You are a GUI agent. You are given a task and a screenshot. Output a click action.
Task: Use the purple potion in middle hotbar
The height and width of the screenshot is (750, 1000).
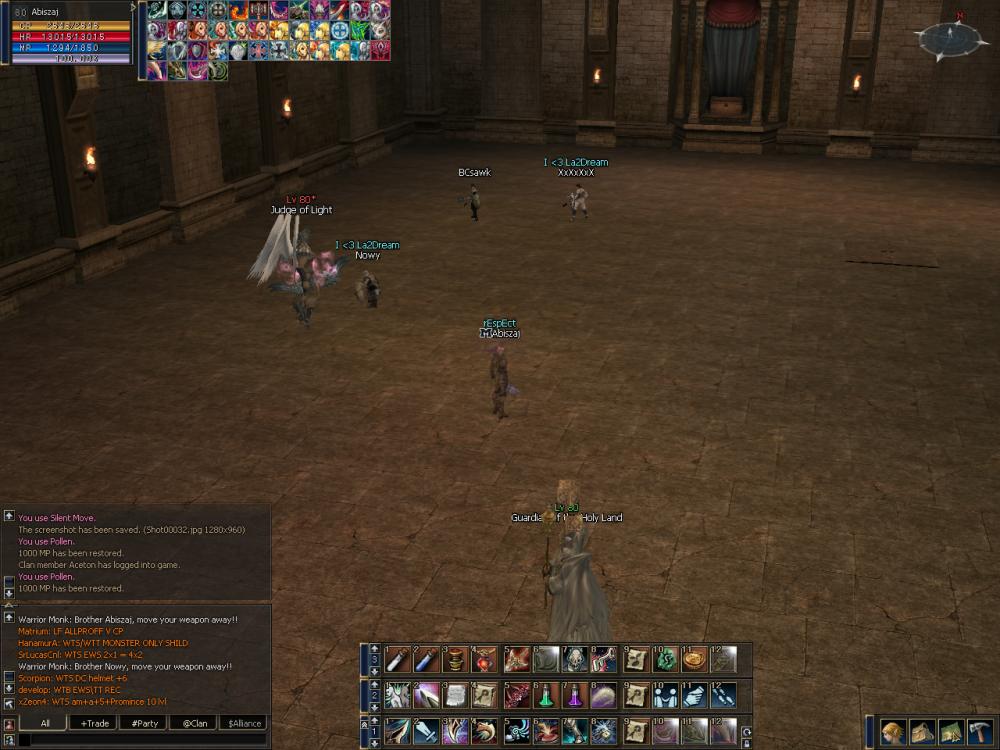pyautogui.click(x=576, y=695)
